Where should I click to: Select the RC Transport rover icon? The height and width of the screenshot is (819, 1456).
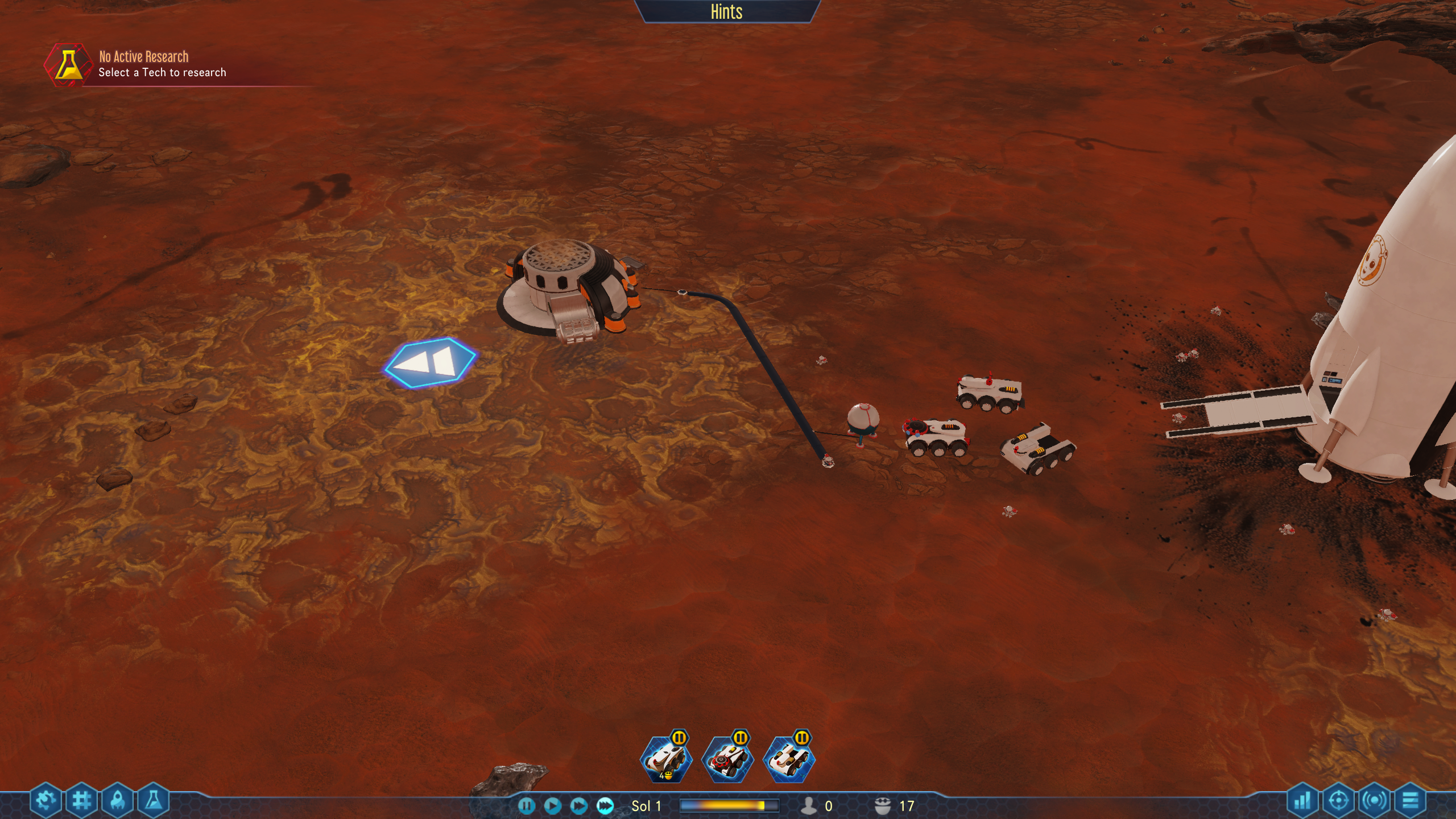tap(789, 759)
